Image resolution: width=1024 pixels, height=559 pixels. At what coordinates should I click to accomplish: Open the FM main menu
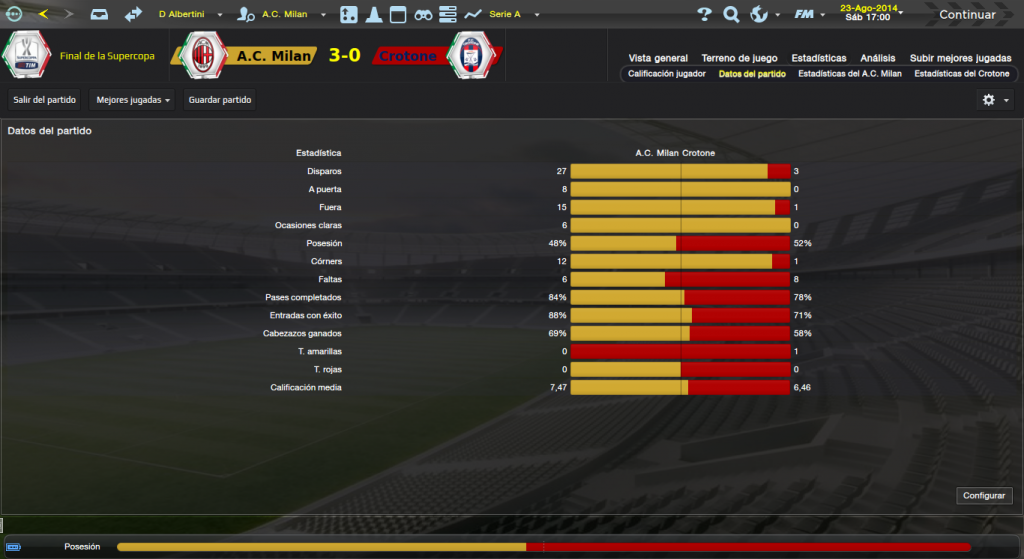coord(808,15)
